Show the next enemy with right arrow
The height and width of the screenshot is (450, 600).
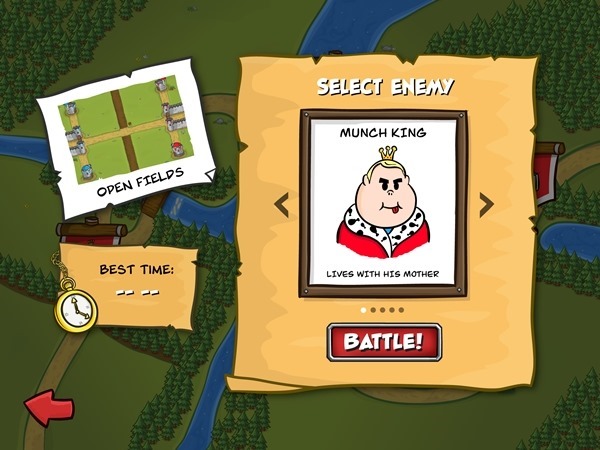[486, 204]
